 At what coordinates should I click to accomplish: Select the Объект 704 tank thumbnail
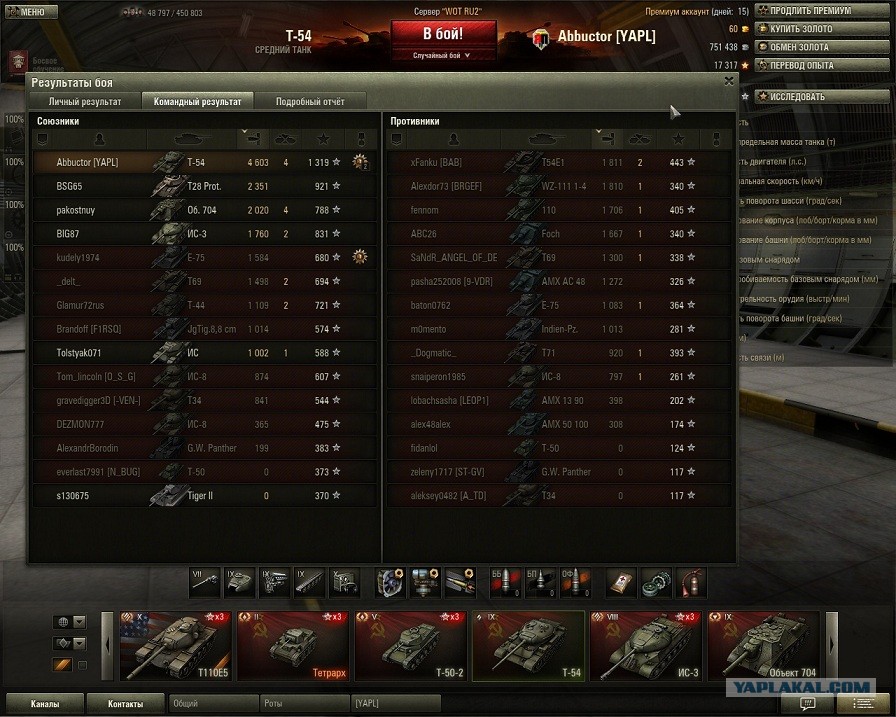pyautogui.click(x=763, y=645)
